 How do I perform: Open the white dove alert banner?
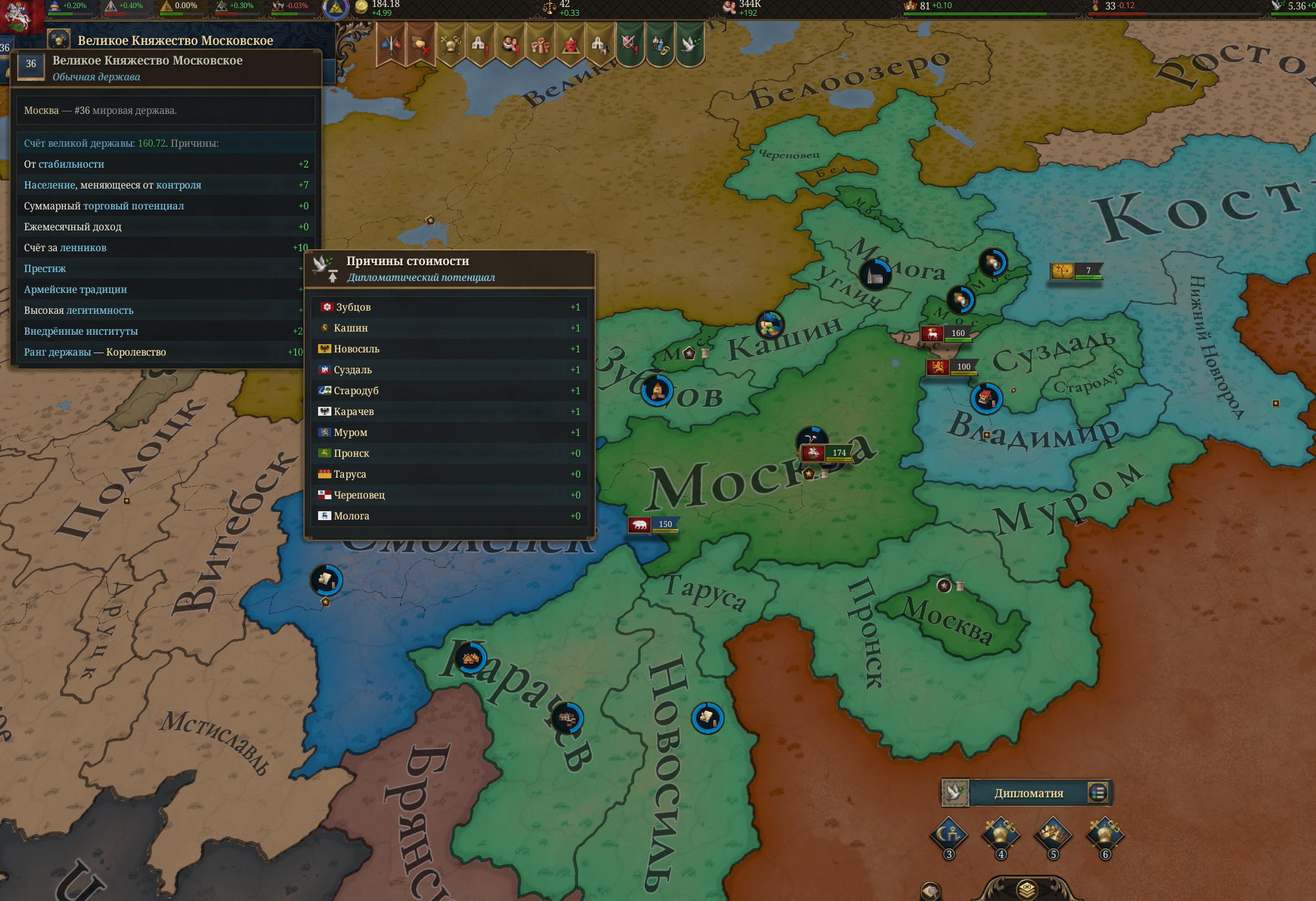coord(689,44)
